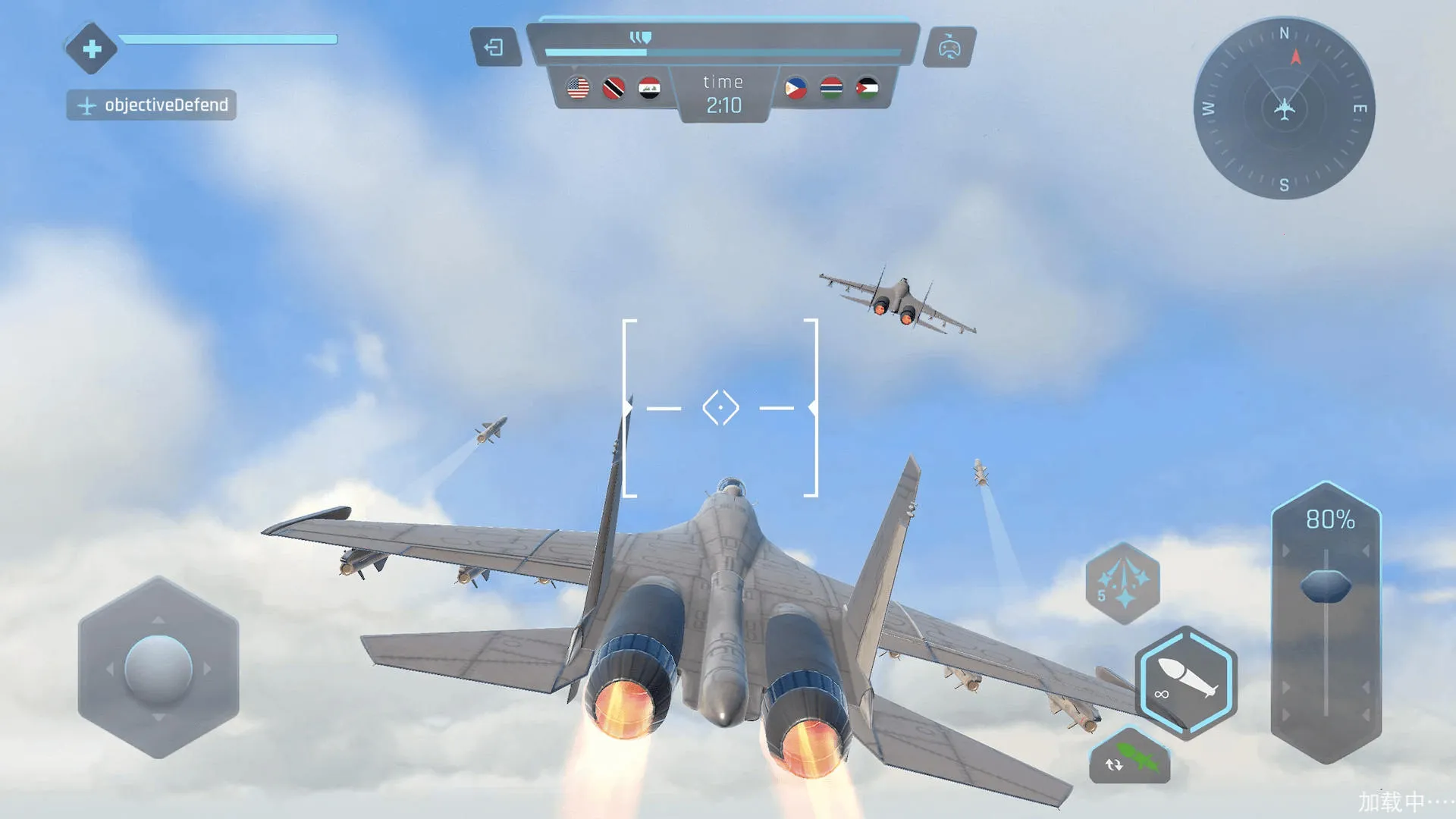This screenshot has width=1456, height=819.
Task: Open the controller settings icon above the scoreboard
Action: tap(950, 47)
